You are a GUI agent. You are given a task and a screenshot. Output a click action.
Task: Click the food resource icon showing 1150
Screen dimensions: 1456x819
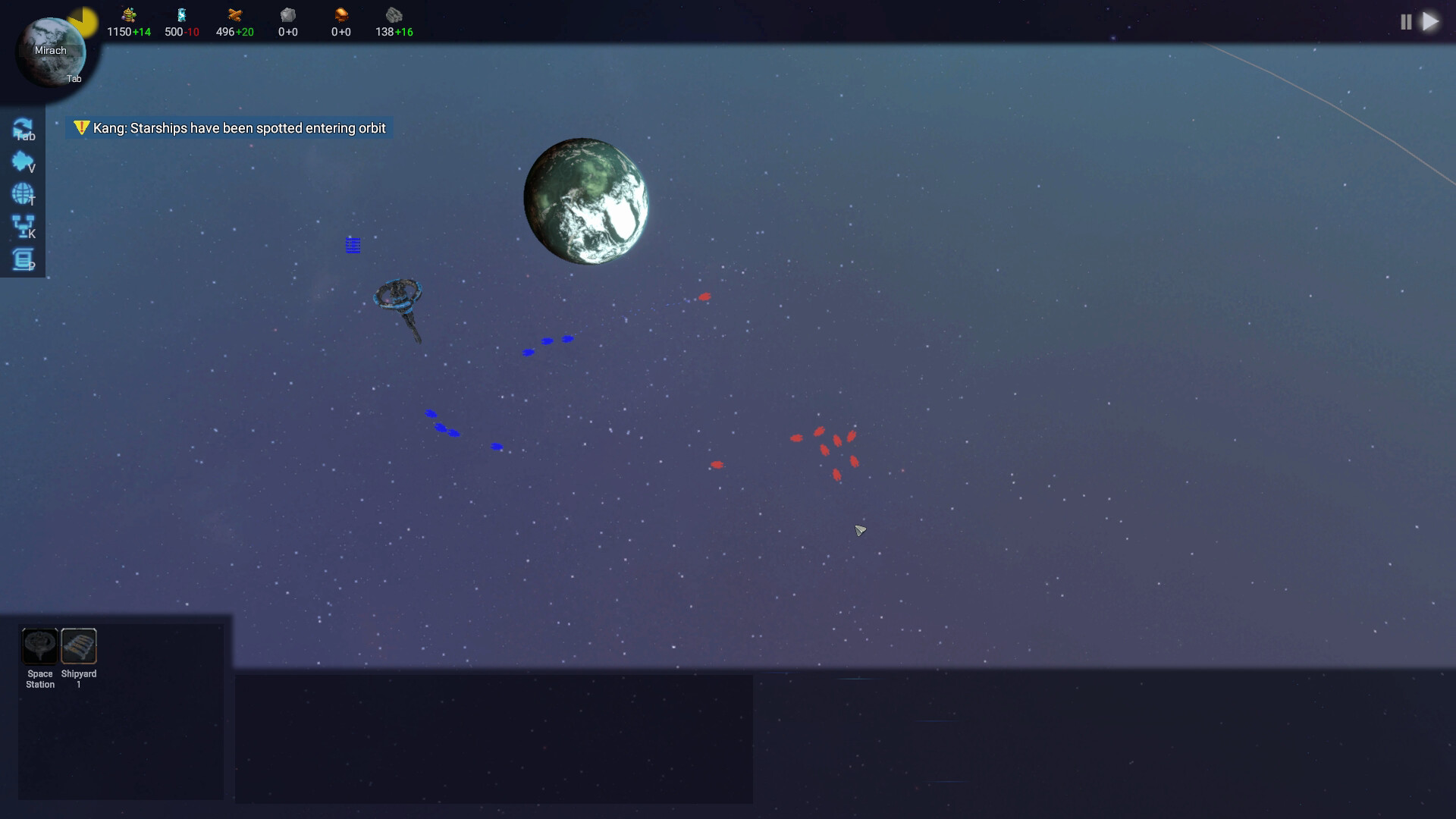[x=127, y=15]
